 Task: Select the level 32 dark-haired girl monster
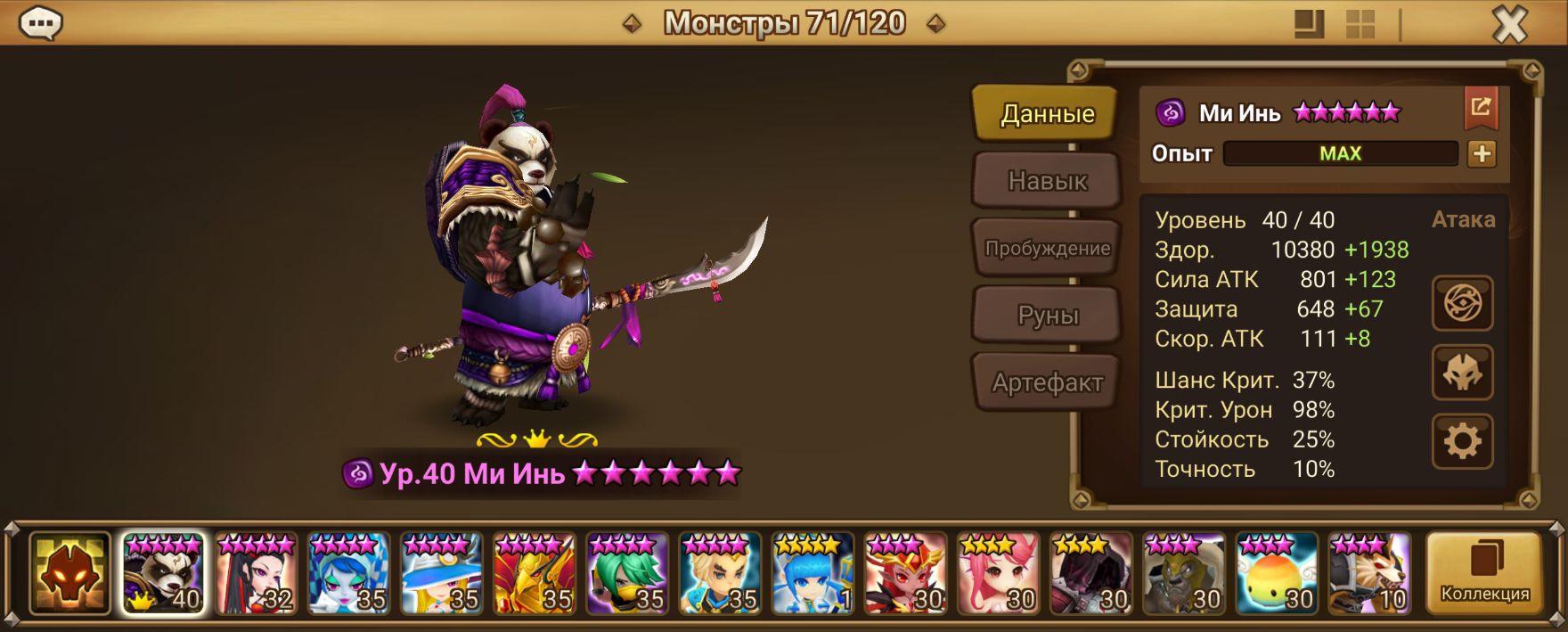click(256, 574)
